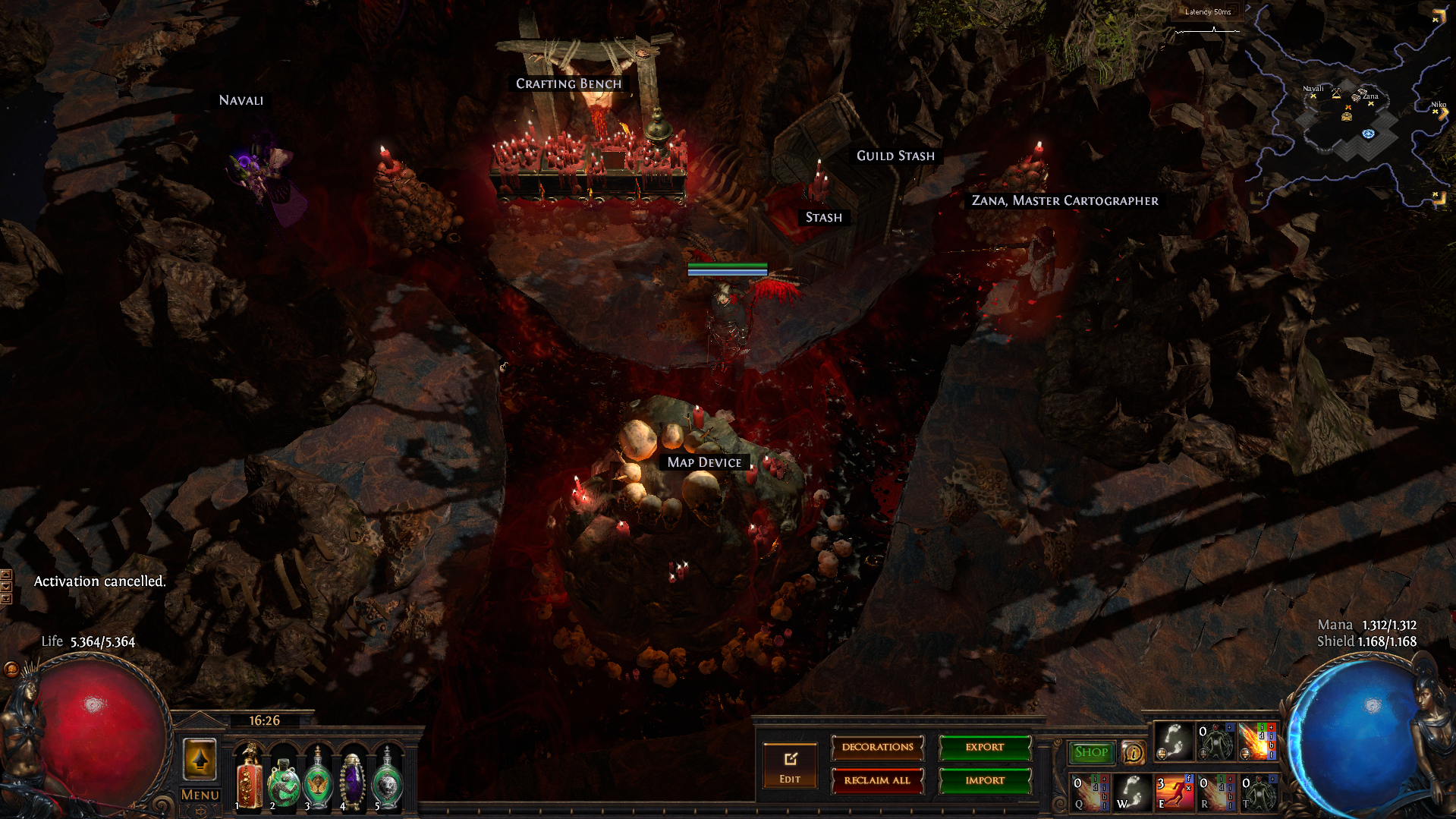Toggle hideout Edit mode
1456x819 pixels.
790,767
